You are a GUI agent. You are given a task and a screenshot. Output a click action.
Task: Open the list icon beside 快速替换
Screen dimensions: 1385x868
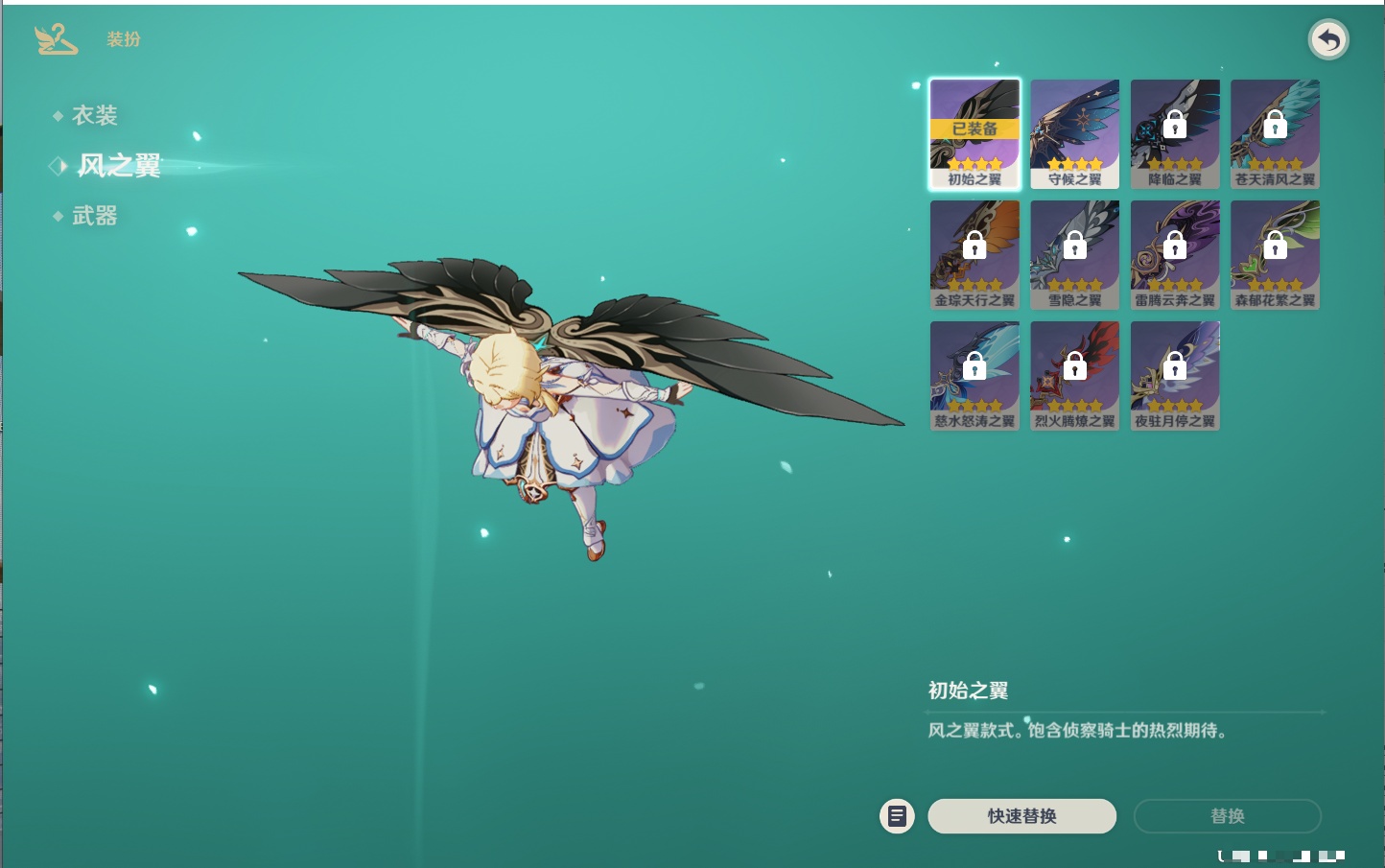[x=897, y=816]
